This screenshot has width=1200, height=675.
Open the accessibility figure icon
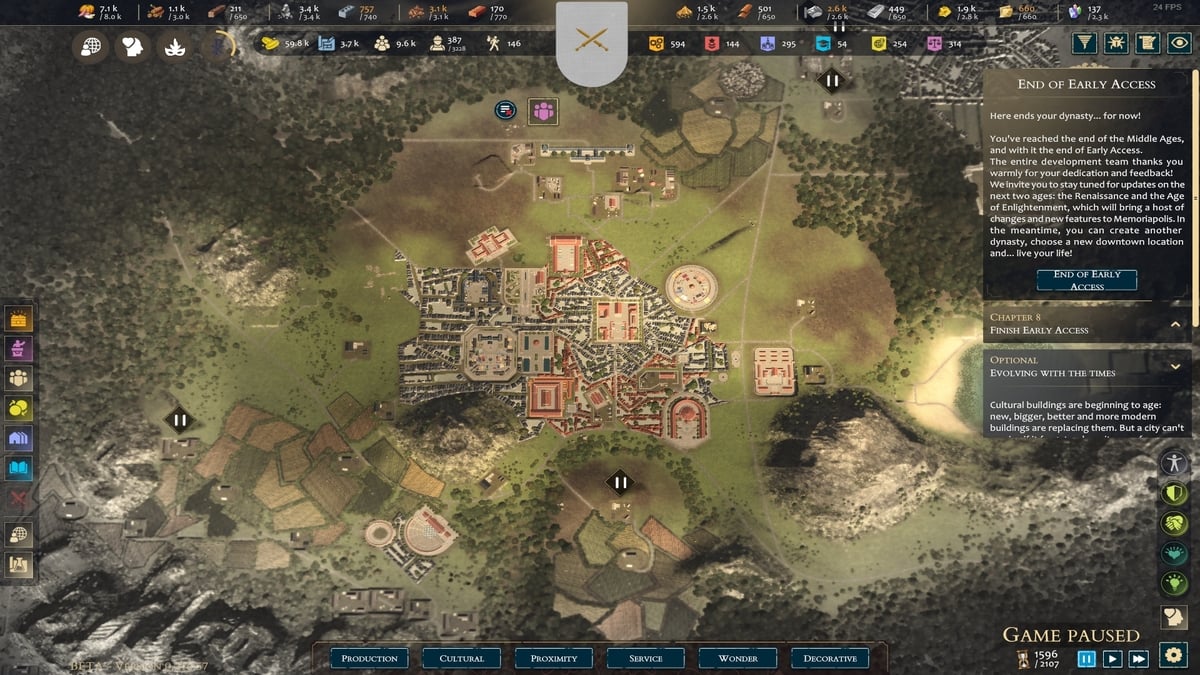(x=1174, y=463)
